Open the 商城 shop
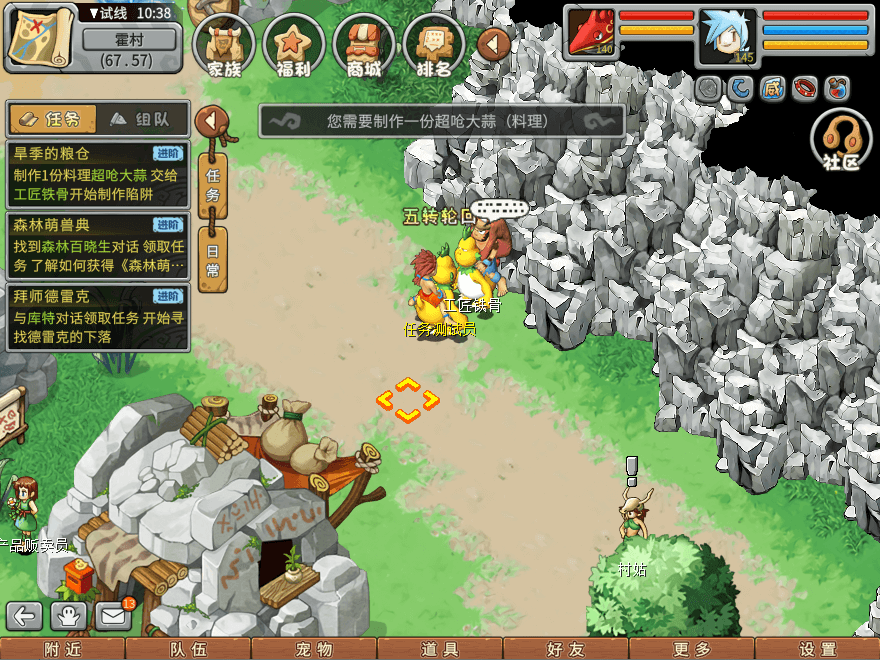This screenshot has height=660, width=880. pos(364,44)
